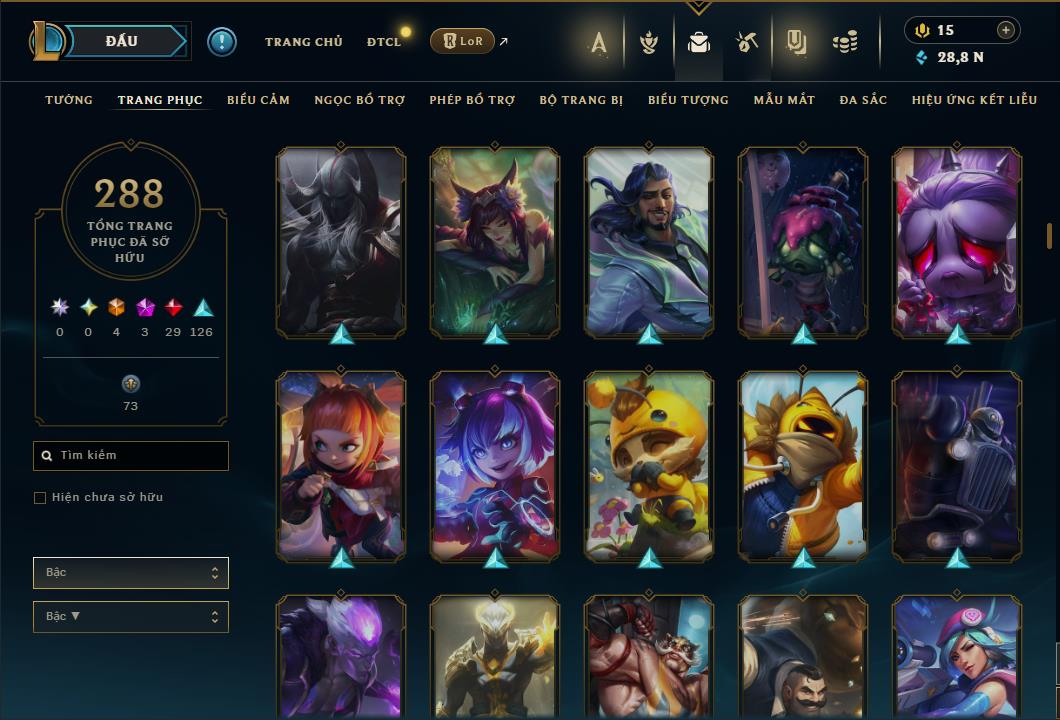Choose the dark armored white-haired skin card
This screenshot has height=720, width=1060.
[x=341, y=241]
